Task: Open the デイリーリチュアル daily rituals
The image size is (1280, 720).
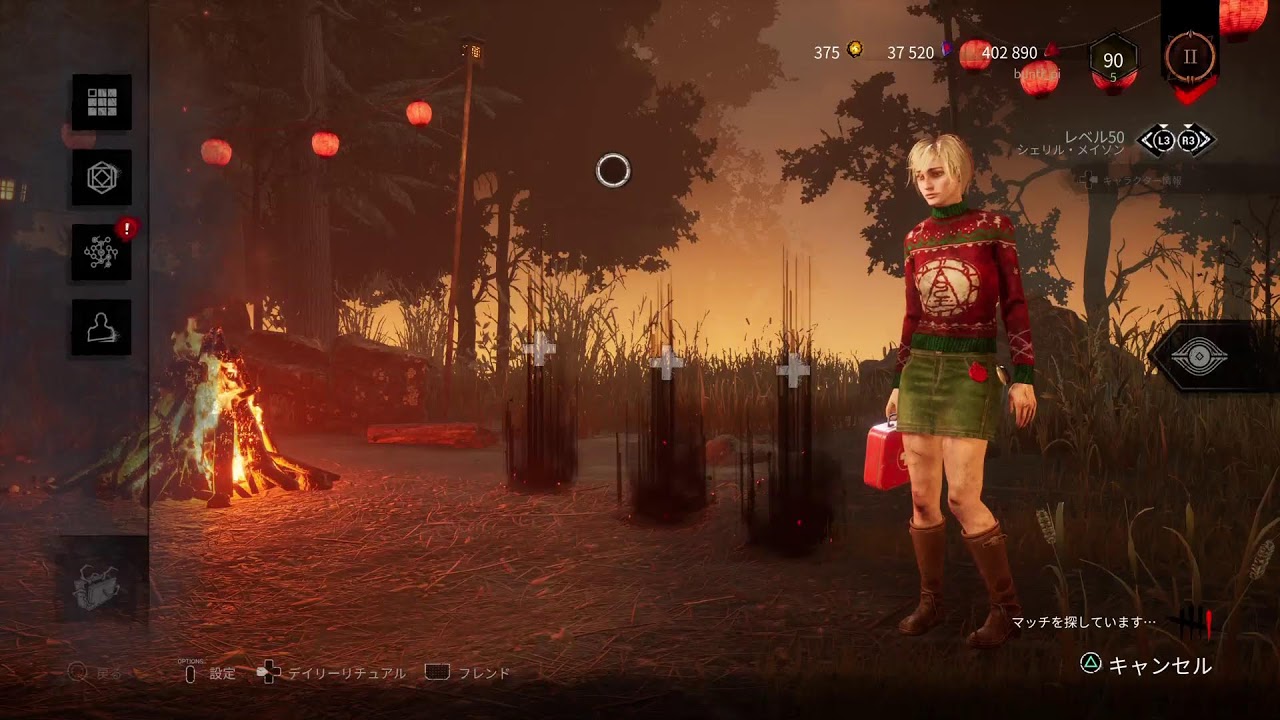Action: (333, 673)
